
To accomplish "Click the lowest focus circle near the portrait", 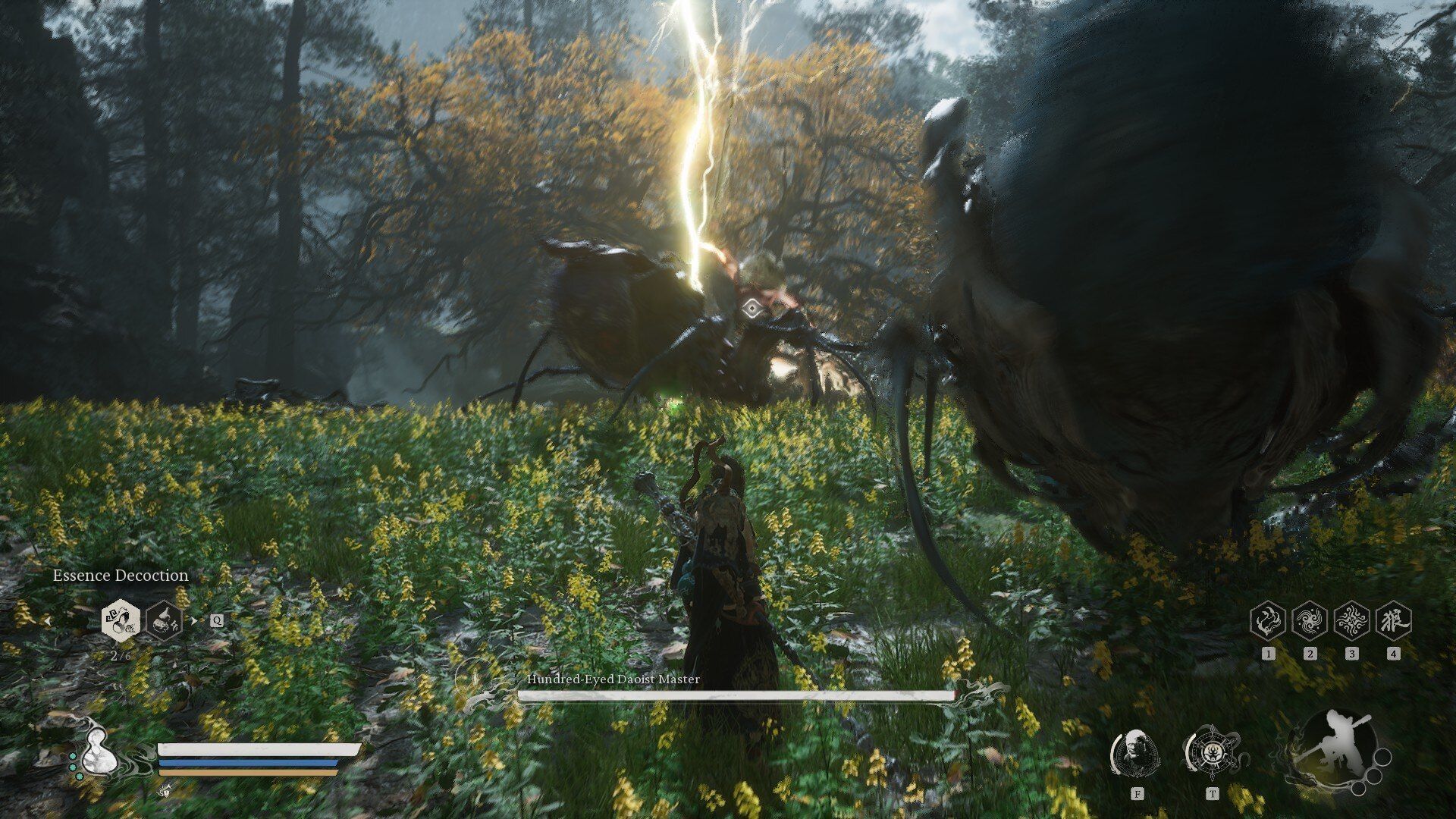I will pos(1359,789).
